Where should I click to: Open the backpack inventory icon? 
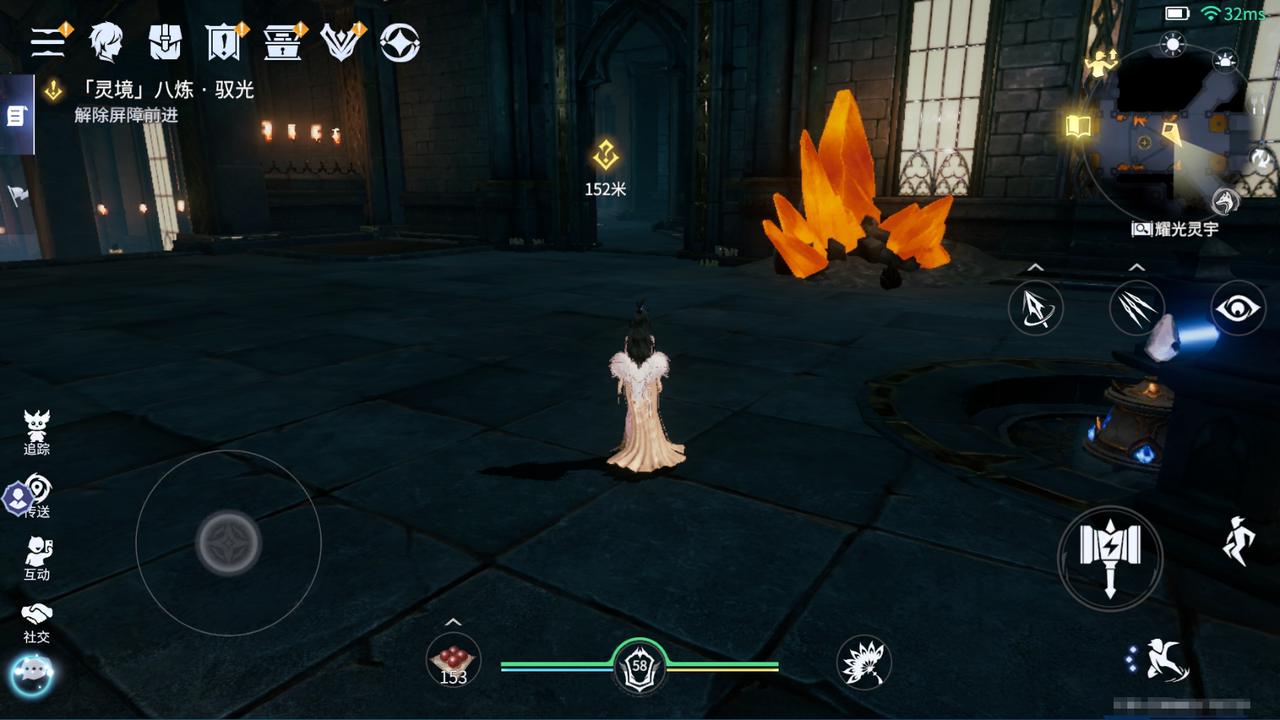(165, 42)
